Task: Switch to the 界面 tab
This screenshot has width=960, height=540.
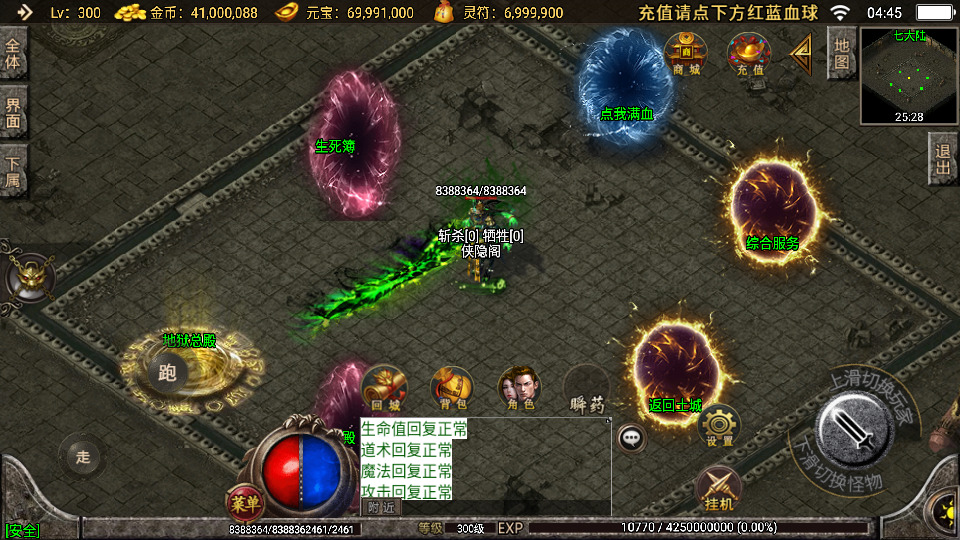Action: coord(14,111)
